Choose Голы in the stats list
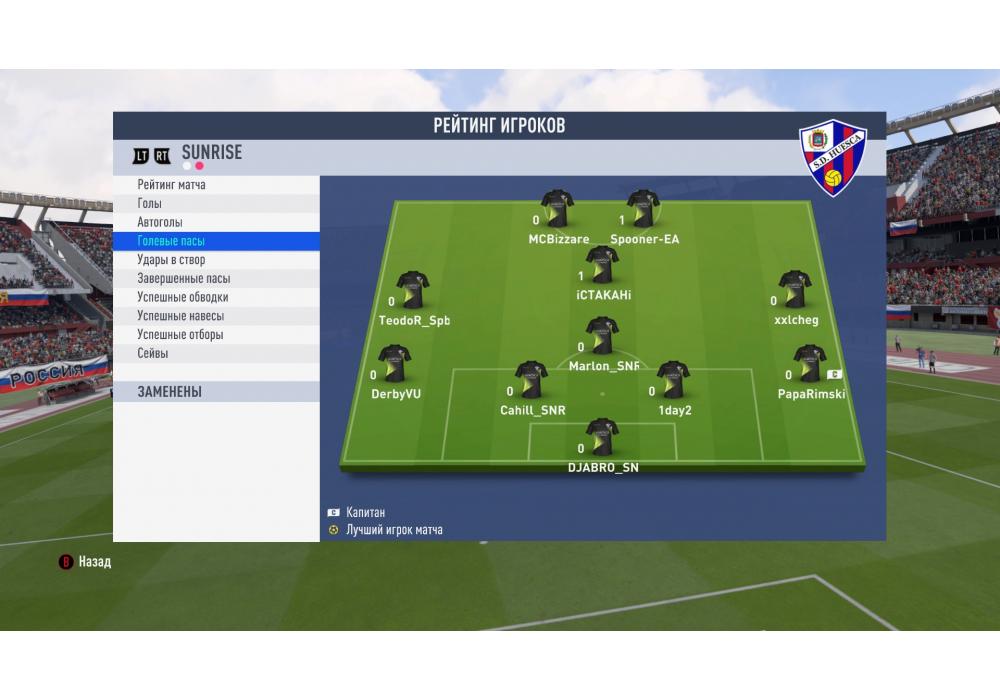This screenshot has height=700, width=1000. (x=216, y=204)
